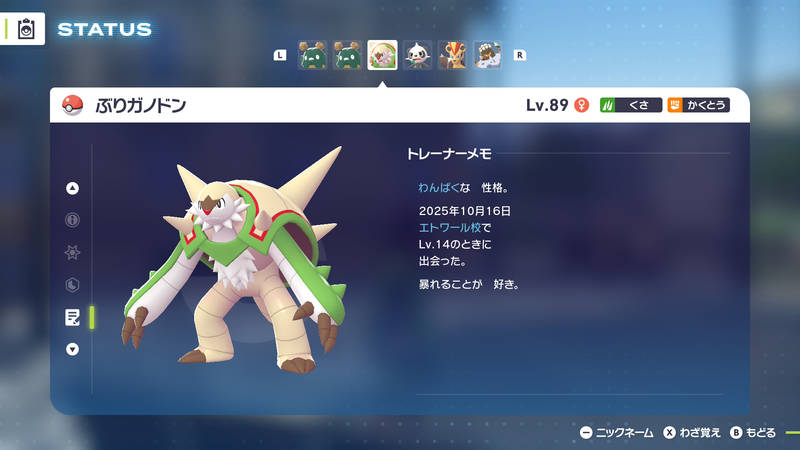Choose the red-maned lion Pokémon icon
Viewport: 800px width, 450px height.
pyautogui.click(x=452, y=55)
